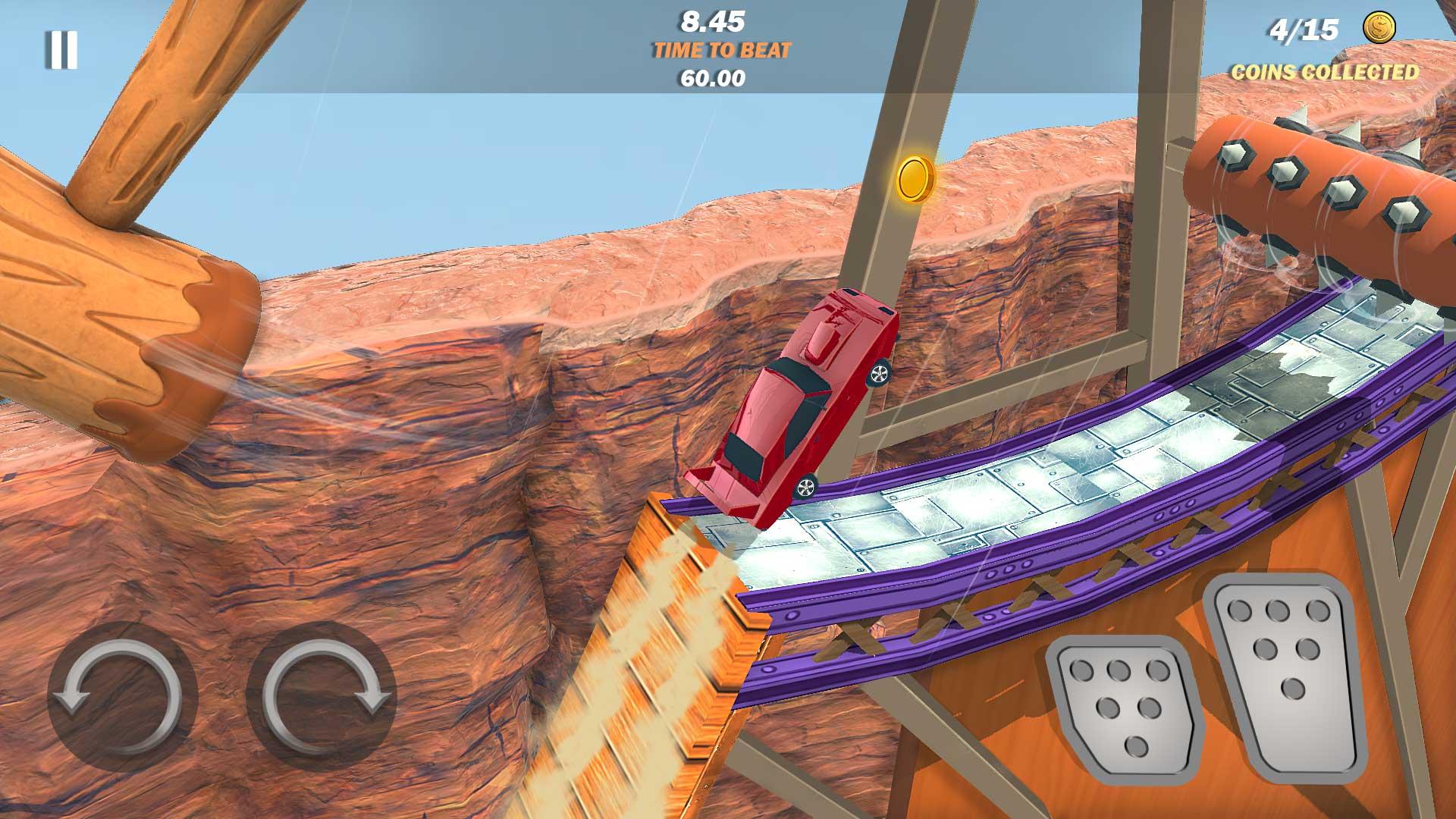Tap the 4/15 coins collected counter

click(x=1306, y=29)
